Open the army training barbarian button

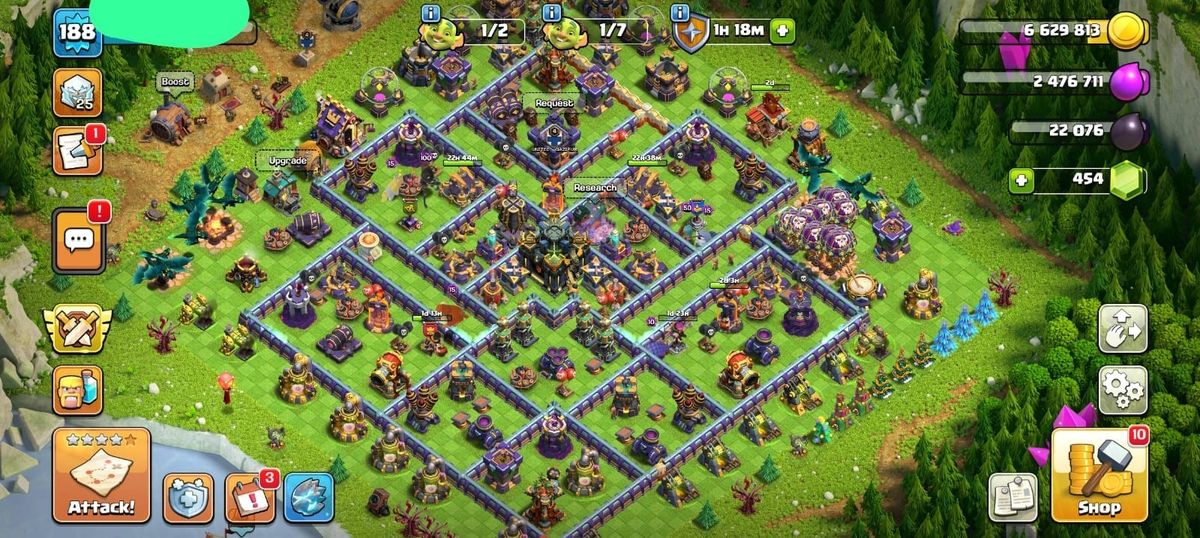[77, 390]
